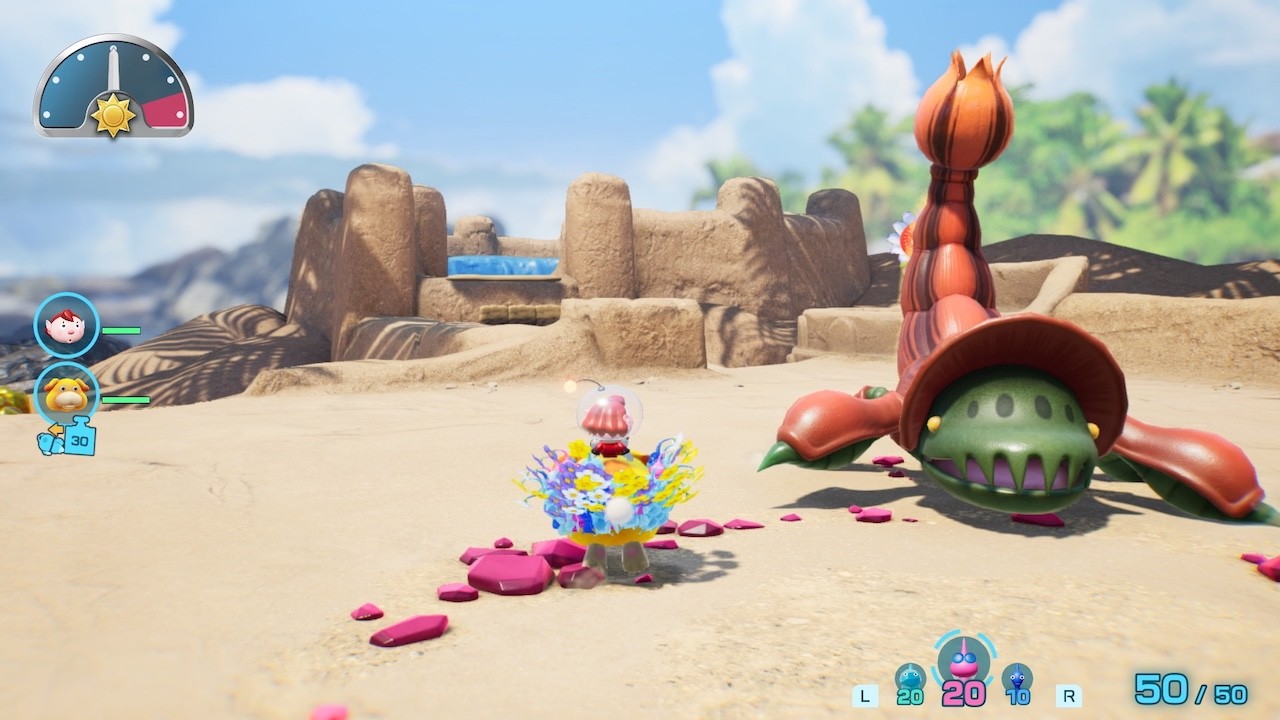Click the 30 weight carry icon
The image size is (1280, 720).
(70, 438)
